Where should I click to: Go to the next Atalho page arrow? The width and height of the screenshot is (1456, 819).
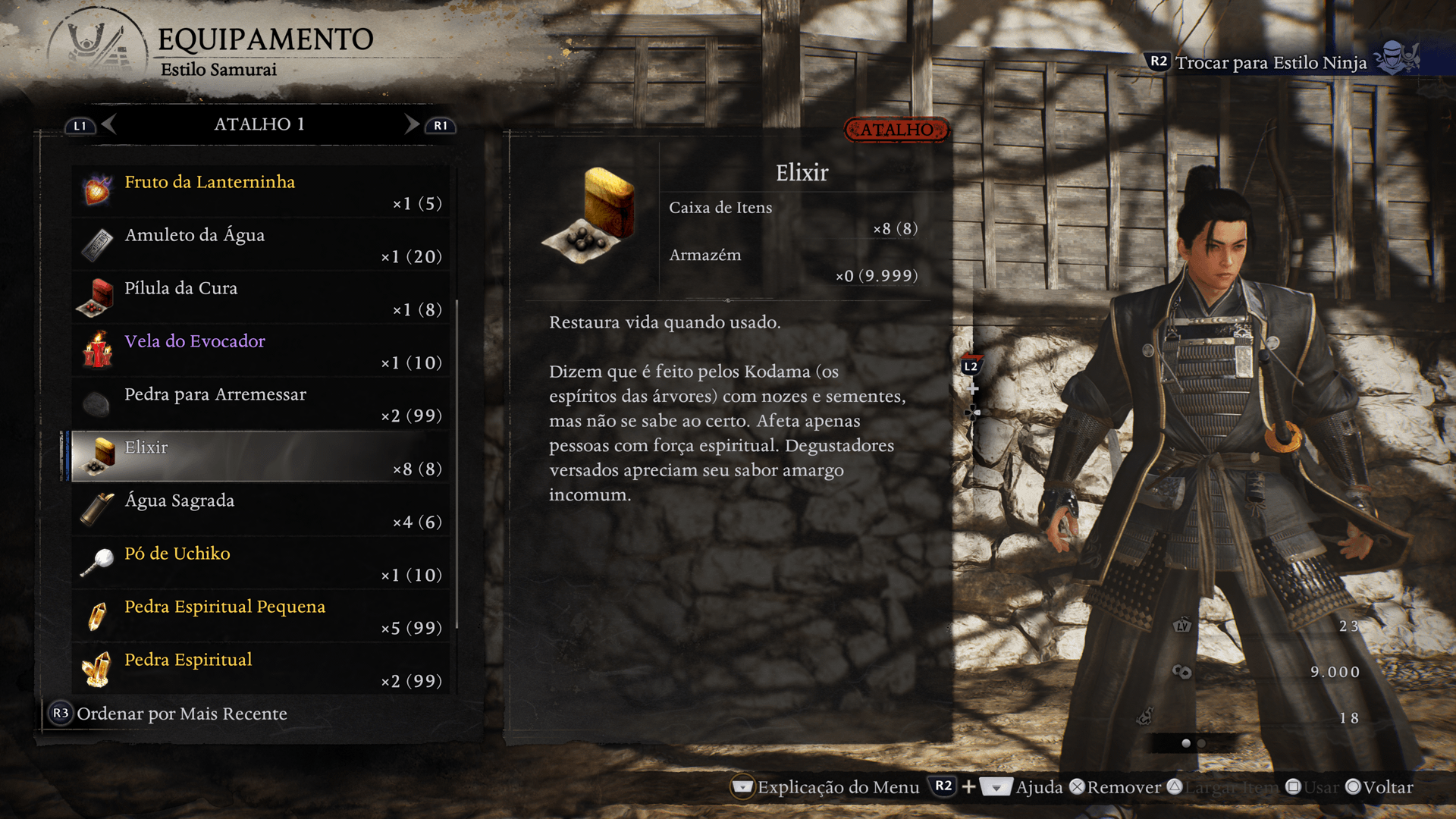[412, 124]
